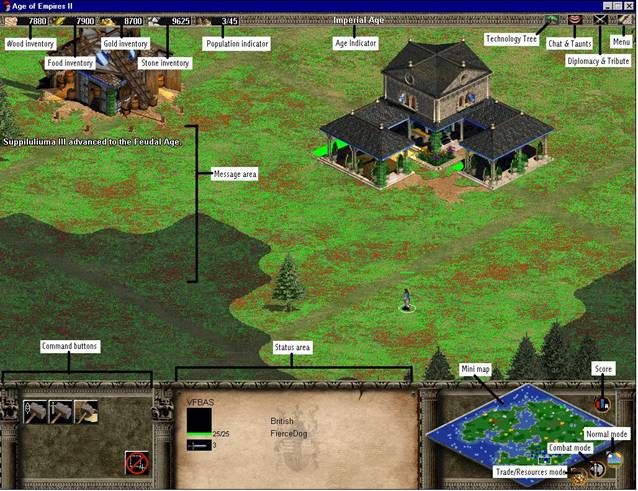Choose the highlighted third hammer command button
Image resolution: width=638 pixels, height=491 pixels.
click(86, 410)
